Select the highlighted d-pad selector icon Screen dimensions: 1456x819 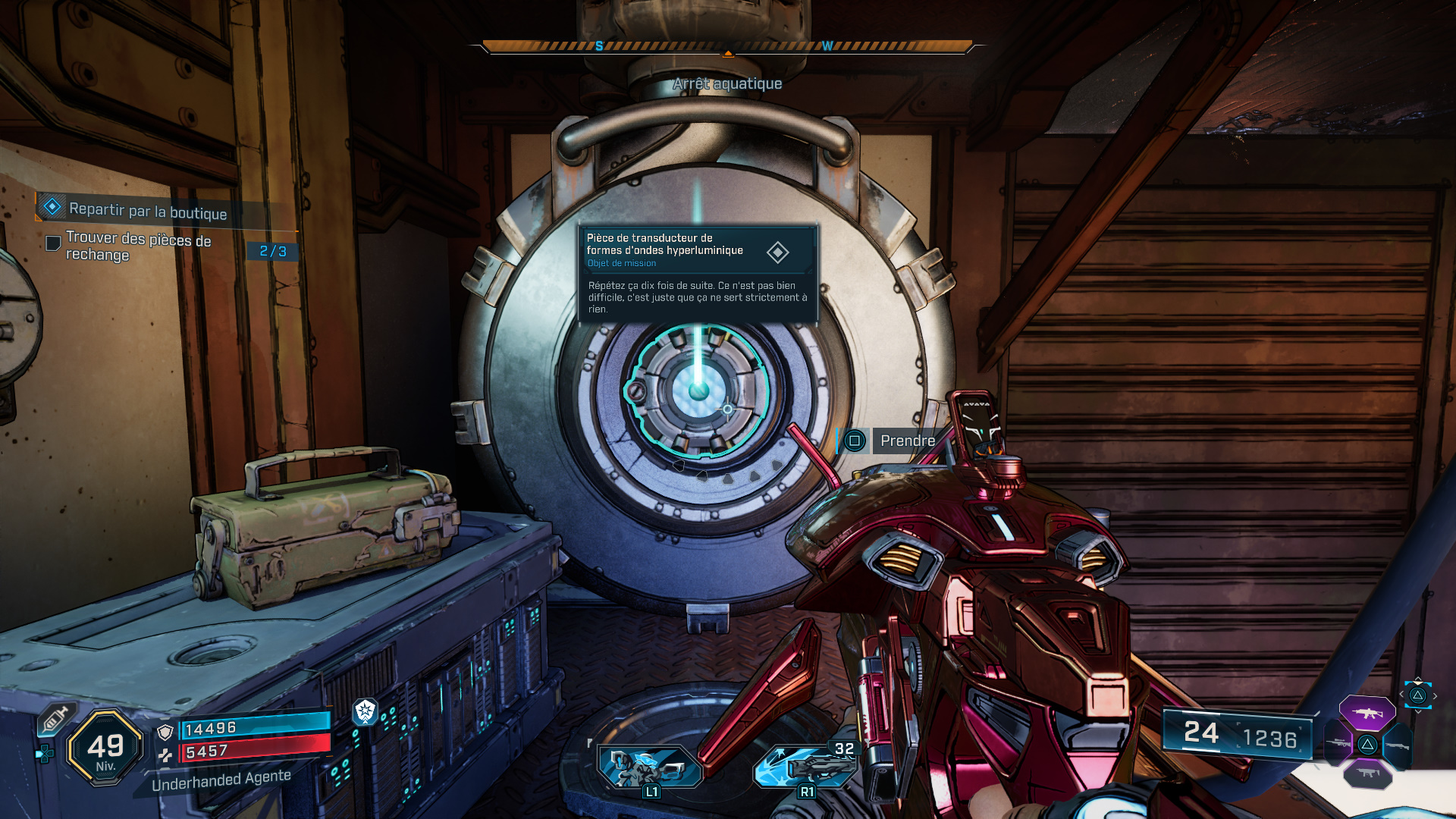click(x=1417, y=695)
